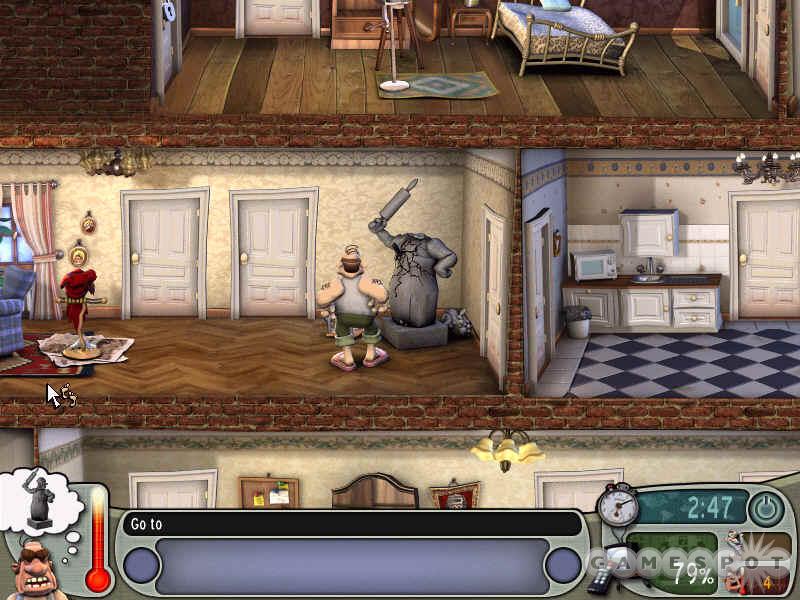Click the empty inventory tray panel
Viewport: 800px width, 600px height.
pos(352,565)
